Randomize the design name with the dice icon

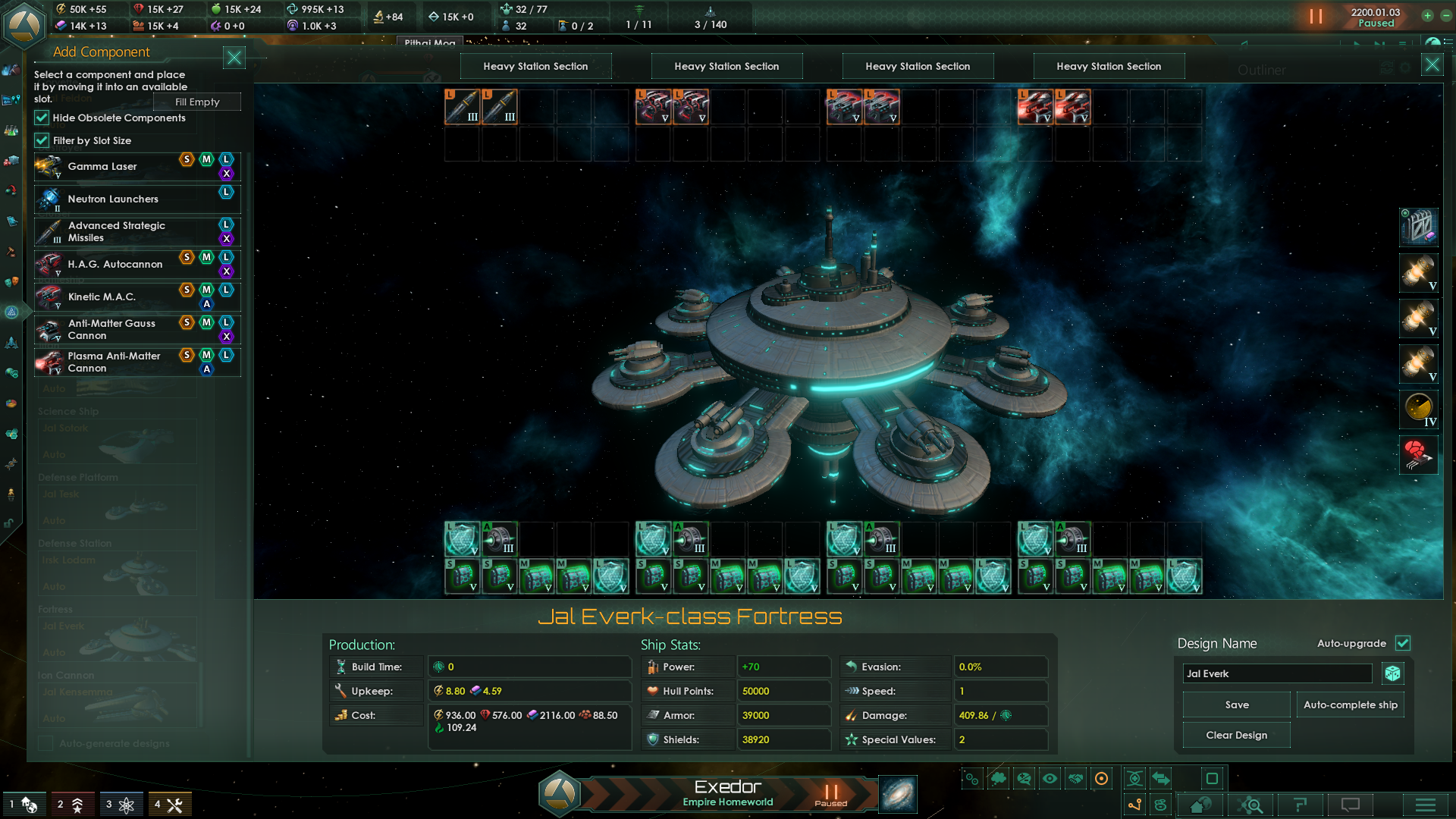click(1393, 673)
